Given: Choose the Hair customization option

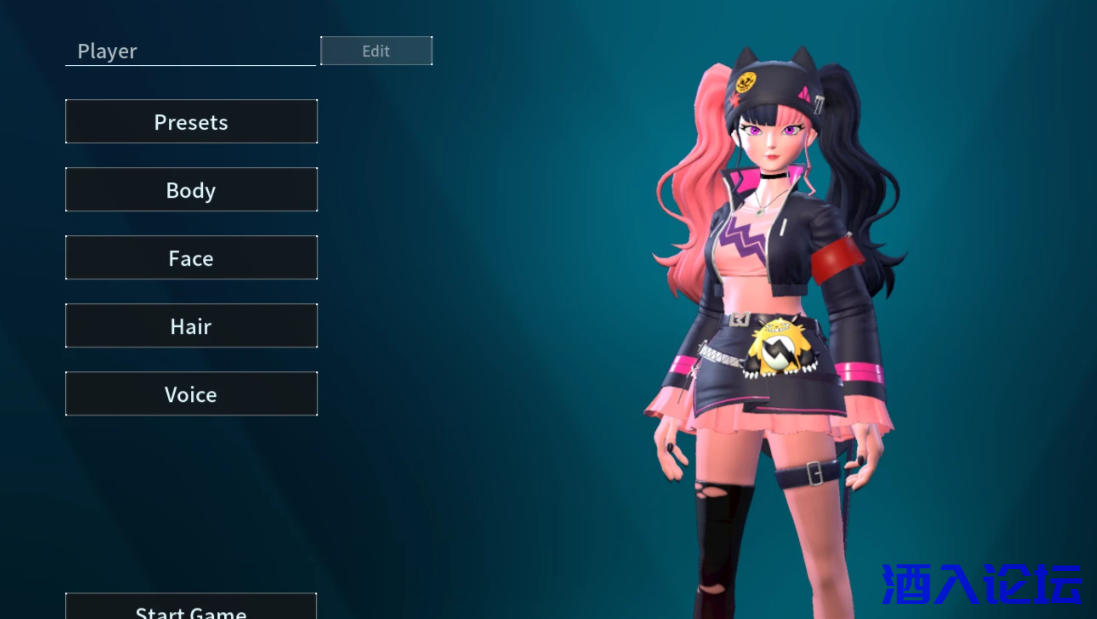Looking at the screenshot, I should pyautogui.click(x=191, y=326).
